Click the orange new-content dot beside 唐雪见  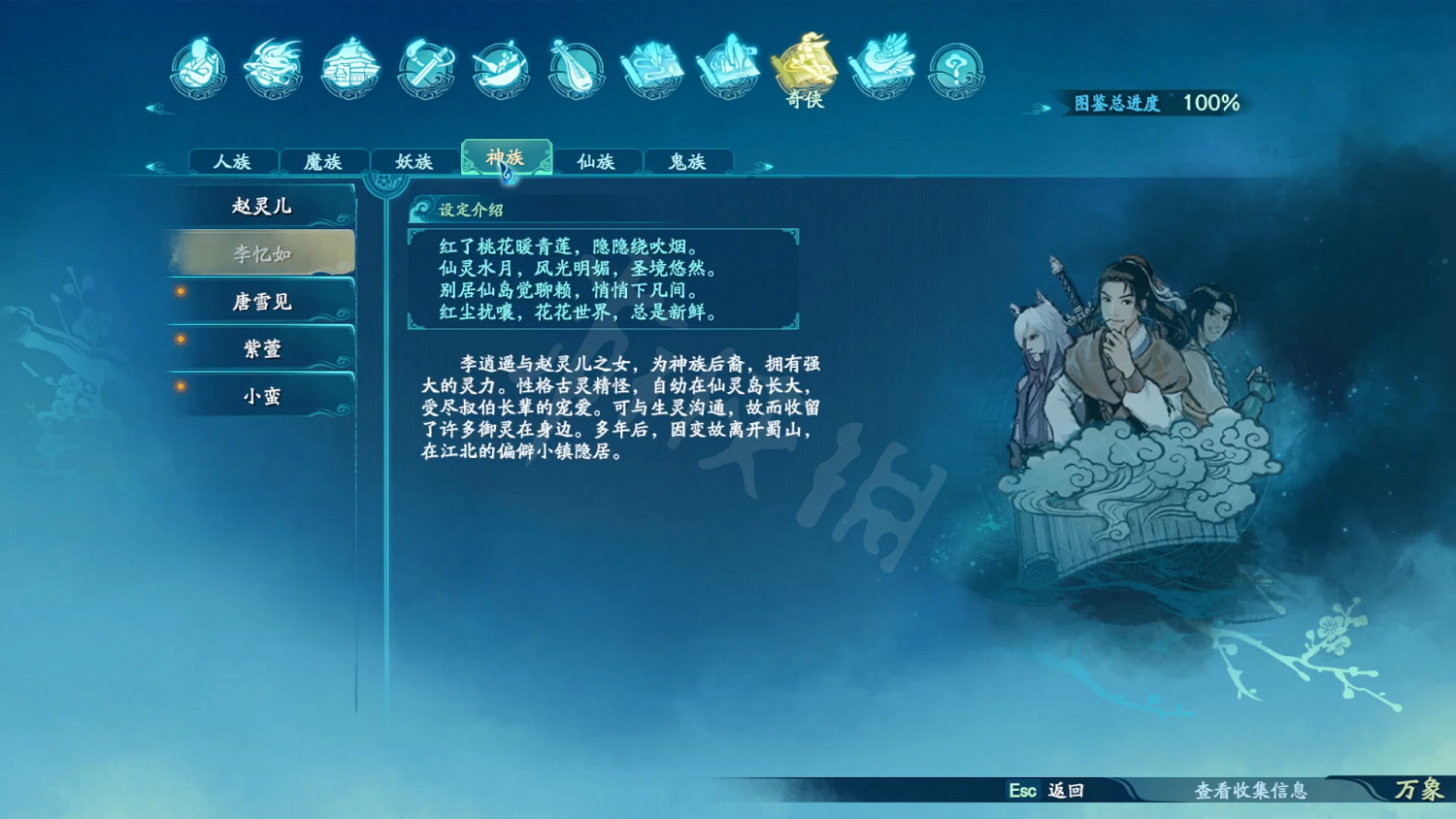tap(180, 290)
